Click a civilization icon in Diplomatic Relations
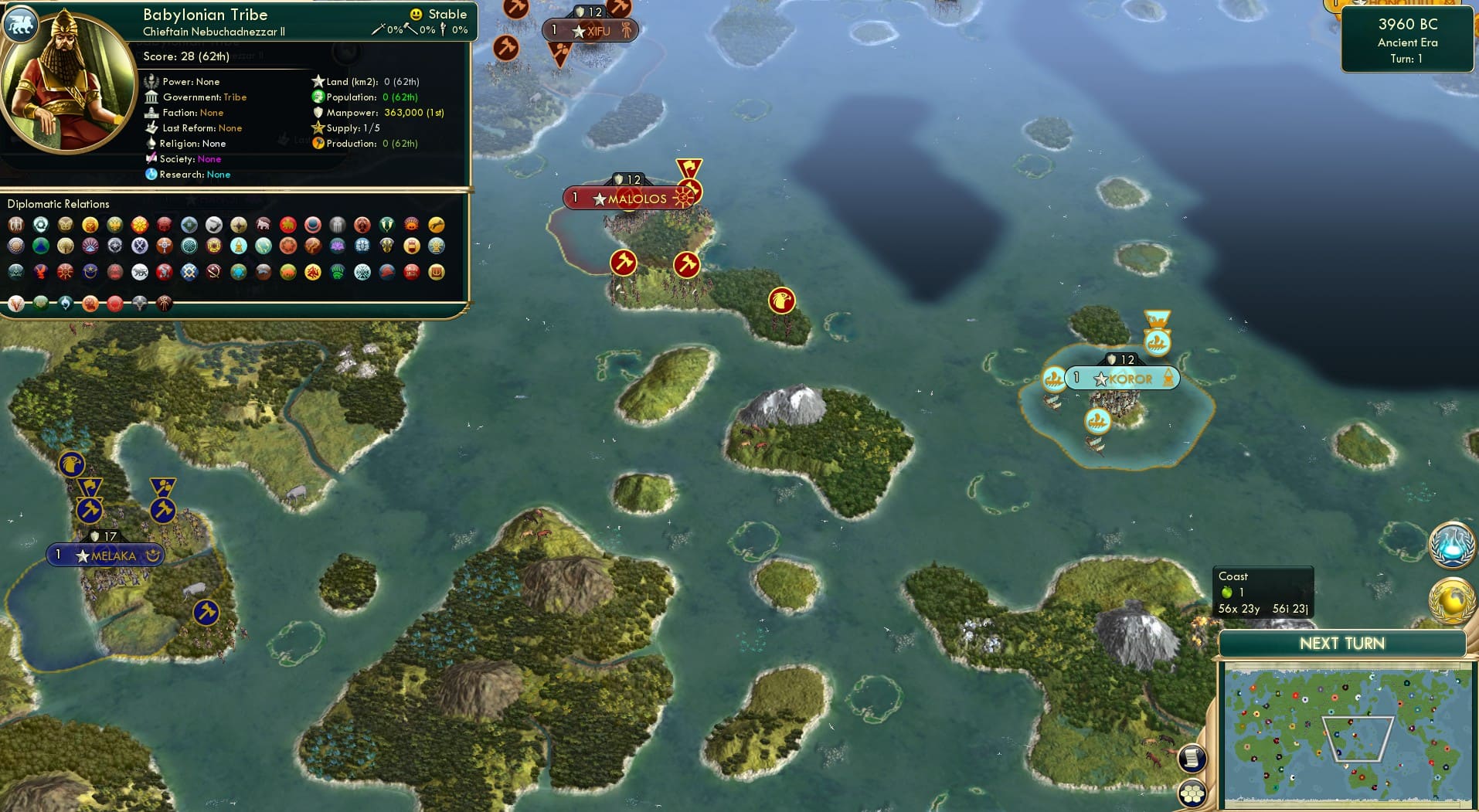This screenshot has height=812, width=1479. coord(17,226)
